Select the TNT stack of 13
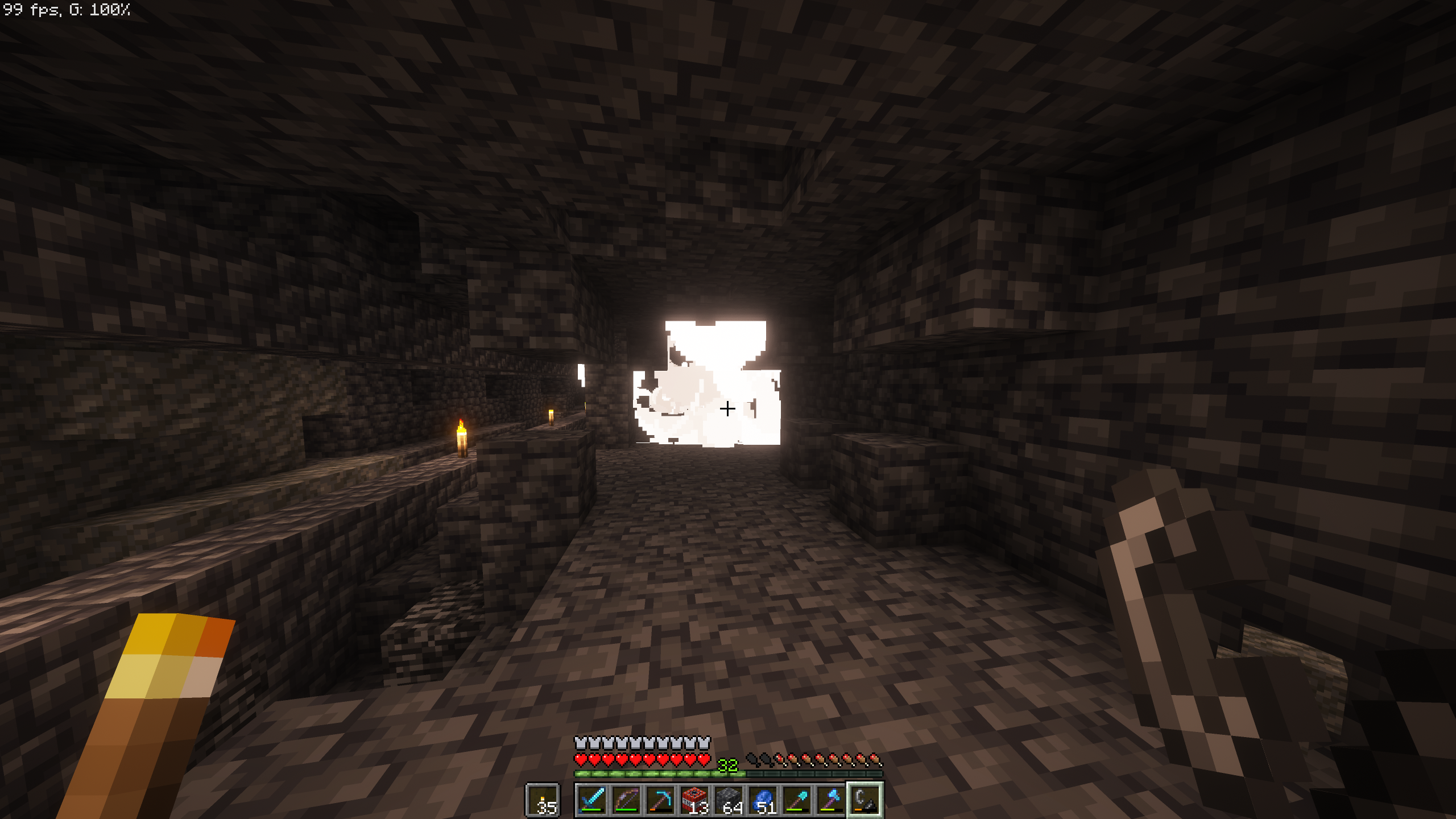Viewport: 1456px width, 819px height. pyautogui.click(x=694, y=800)
